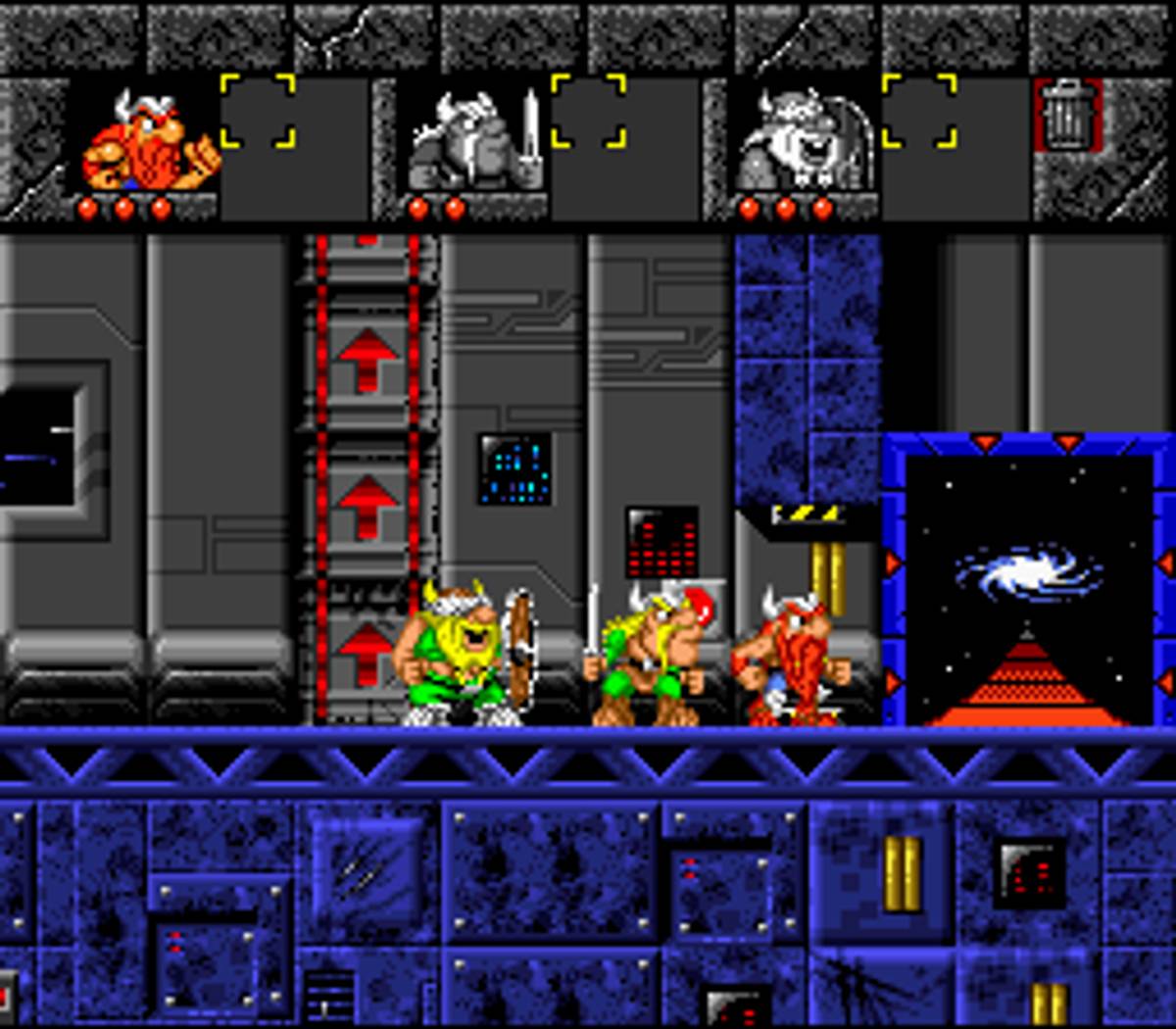This screenshot has width=1176, height=1029.
Task: Click the trash can icon
Action: coord(1067,116)
